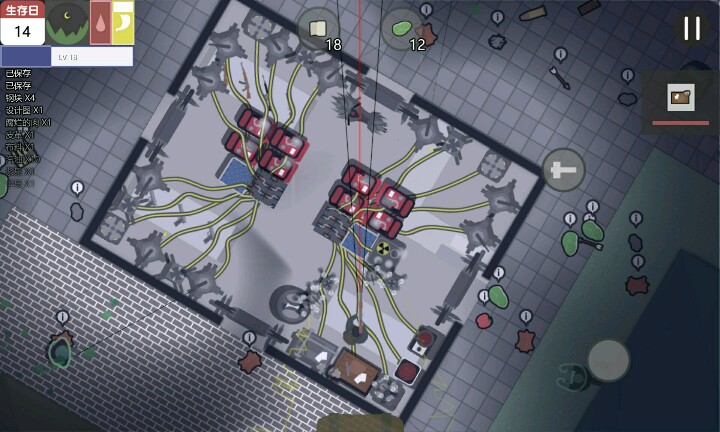Screen dimensions: 720x432
Task: Tap the red blood drop status icon
Action: (x=100, y=22)
